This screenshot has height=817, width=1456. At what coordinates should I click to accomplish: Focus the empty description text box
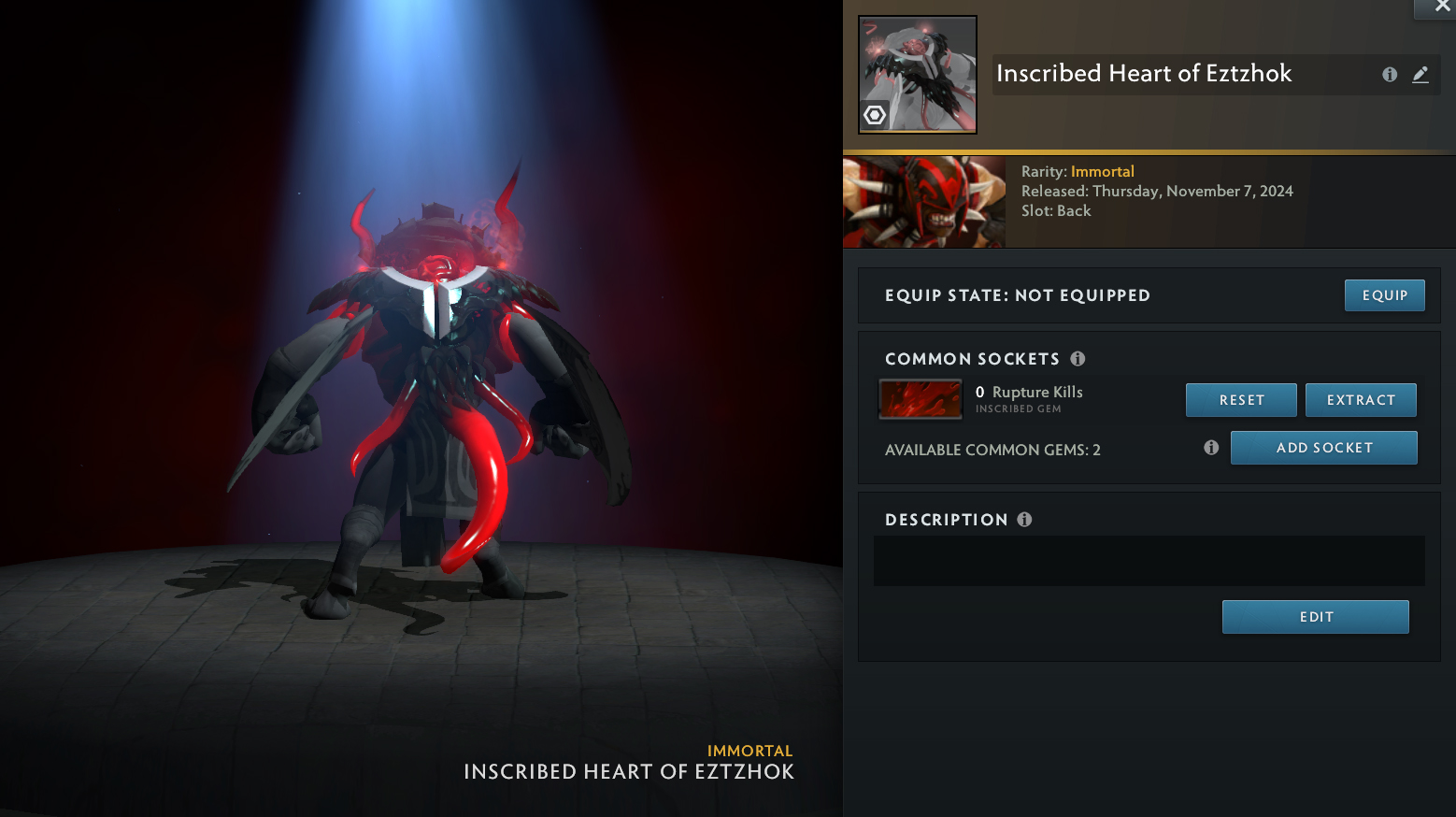click(x=1149, y=561)
